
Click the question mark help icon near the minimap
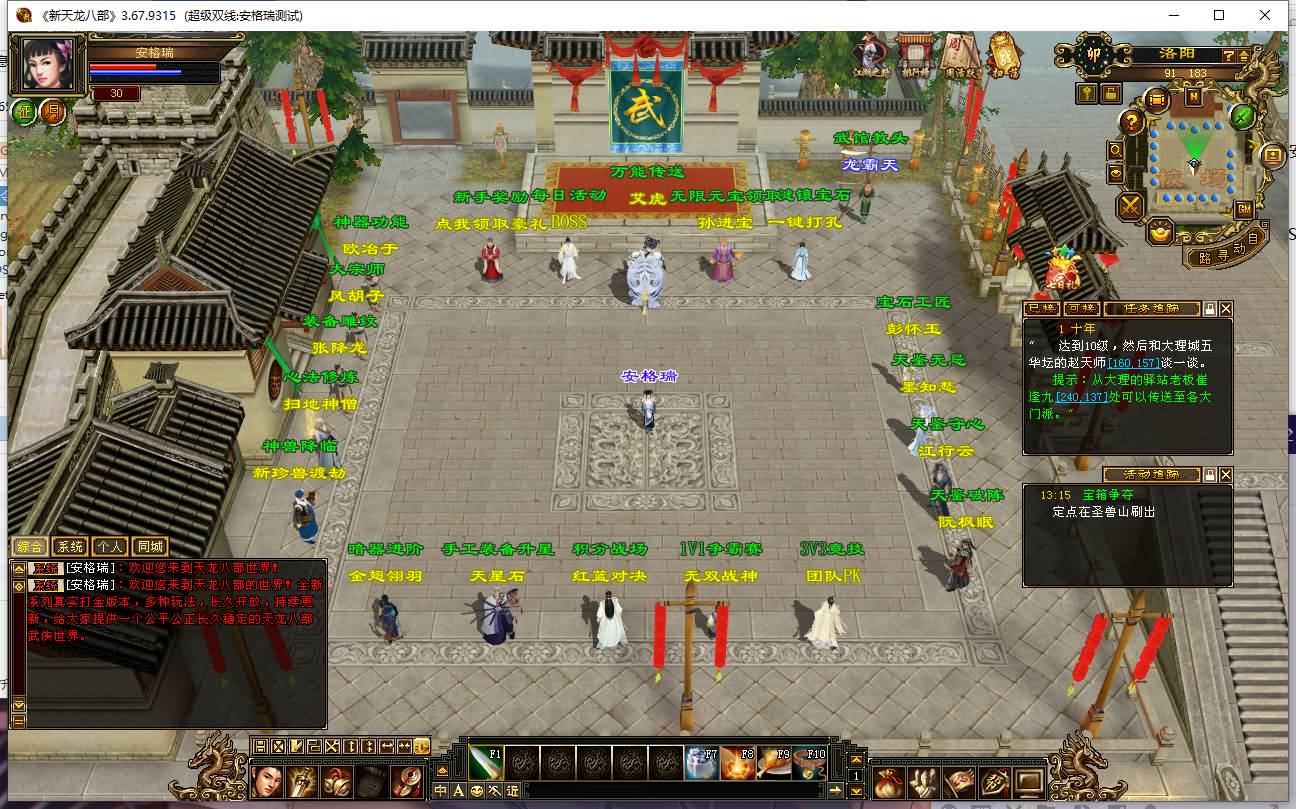click(x=1131, y=124)
